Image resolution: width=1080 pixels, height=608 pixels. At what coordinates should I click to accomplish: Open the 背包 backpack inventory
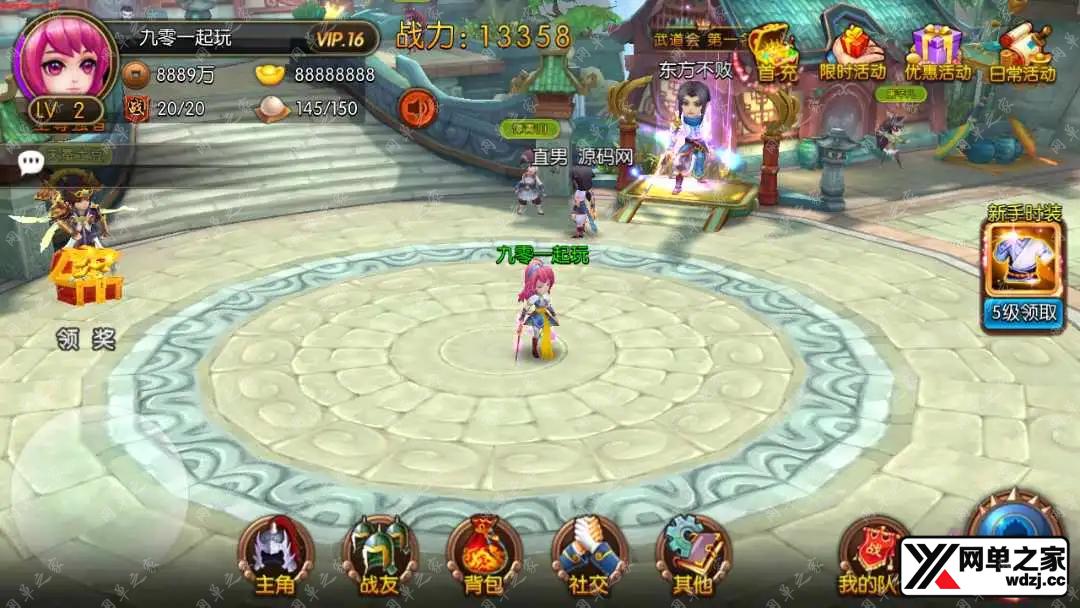tap(483, 555)
